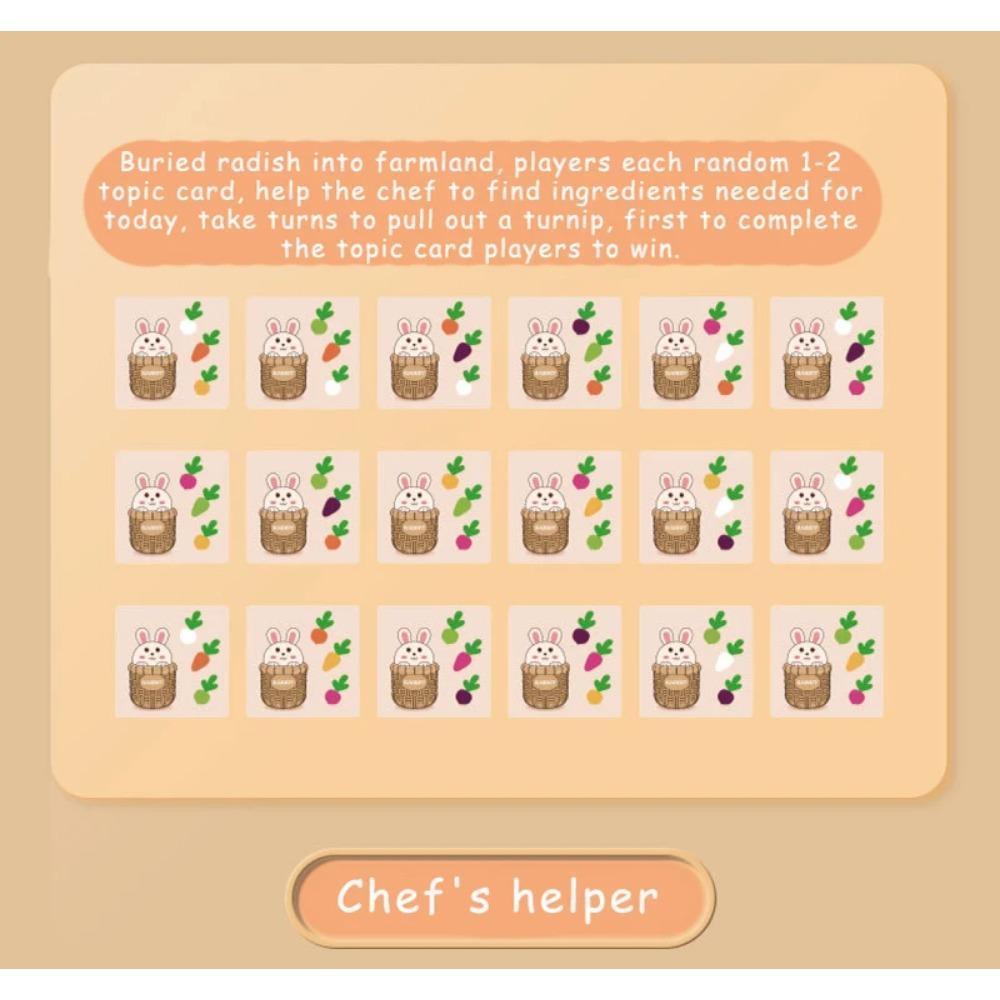This screenshot has width=1000, height=1000.
Task: Select the Chef's helper button
Action: tap(499, 897)
